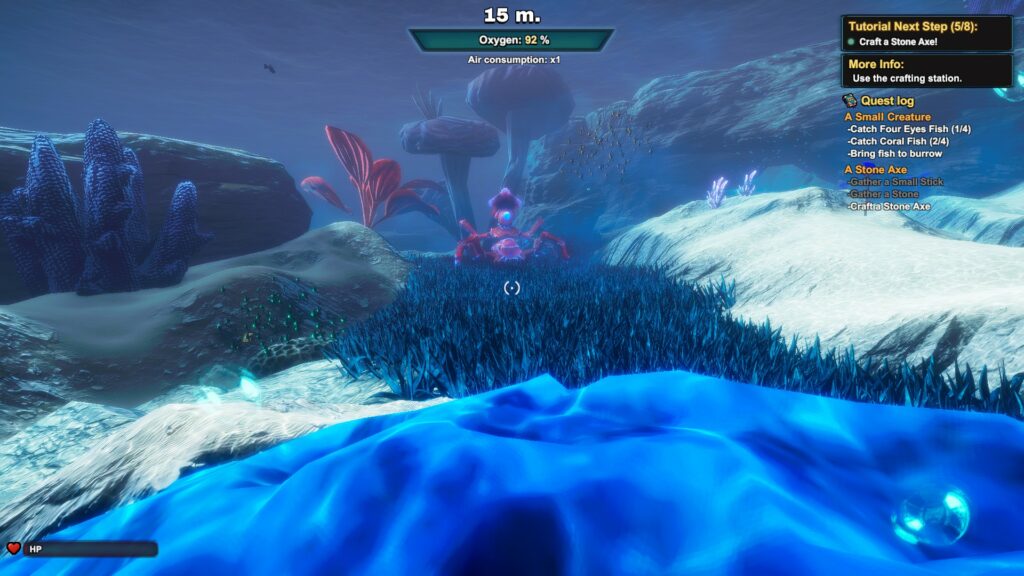Screen dimensions: 1024x576
Task: Click the Bring fish to burrow objective
Action: 894,154
